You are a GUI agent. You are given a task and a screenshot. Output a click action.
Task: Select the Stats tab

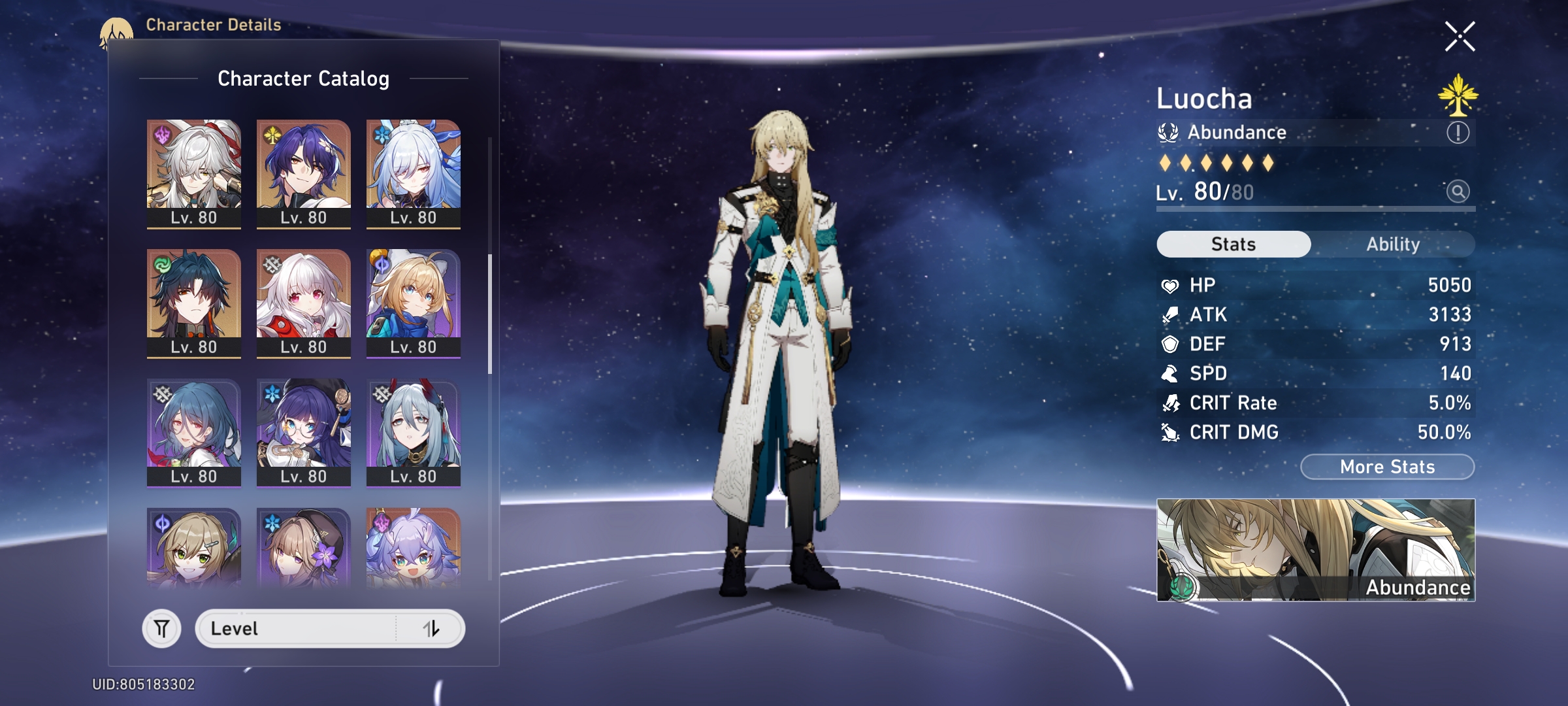1233,244
